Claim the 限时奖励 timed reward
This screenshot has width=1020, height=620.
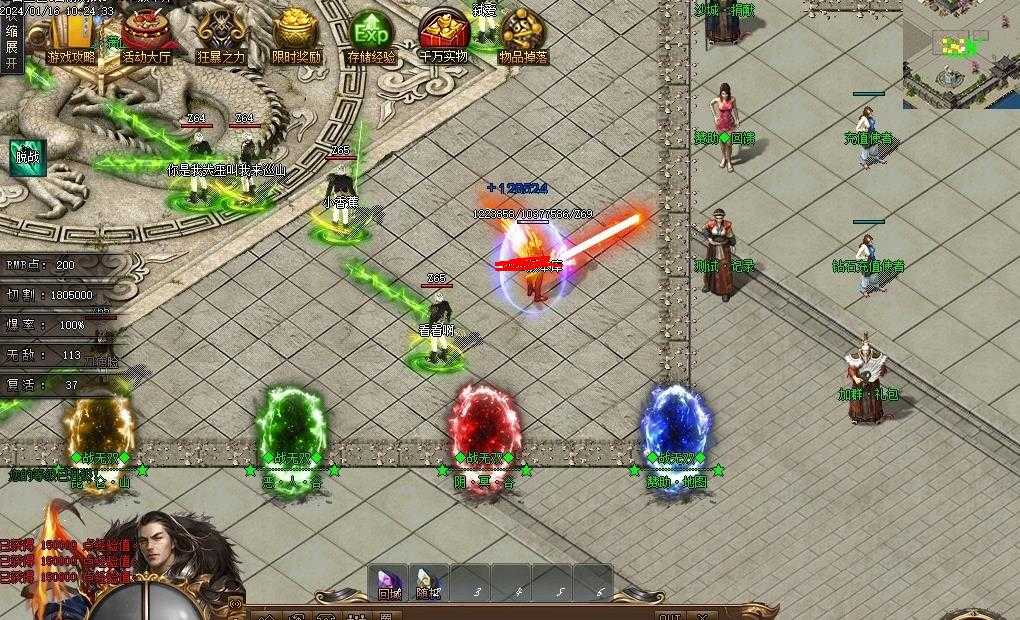[x=296, y=36]
